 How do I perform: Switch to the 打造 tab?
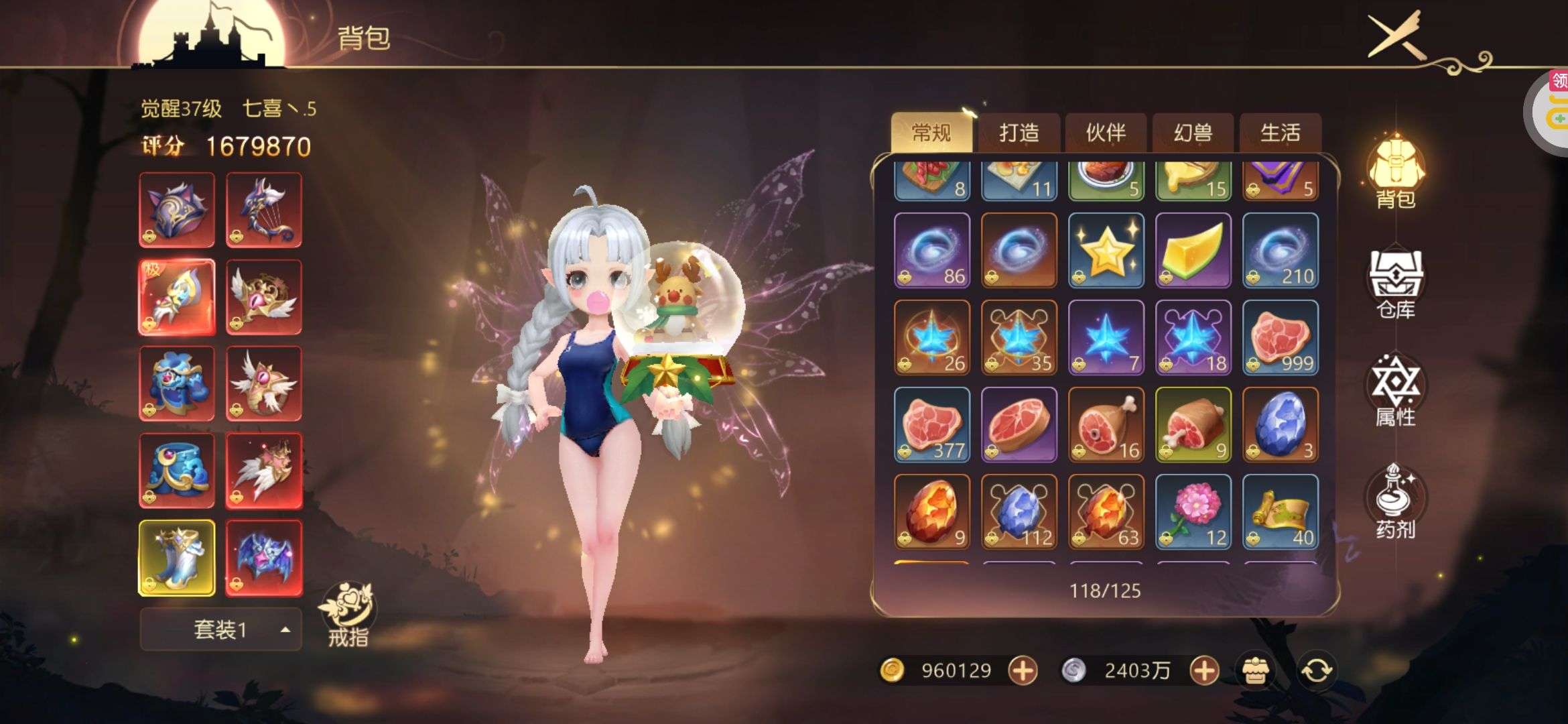pos(1019,133)
